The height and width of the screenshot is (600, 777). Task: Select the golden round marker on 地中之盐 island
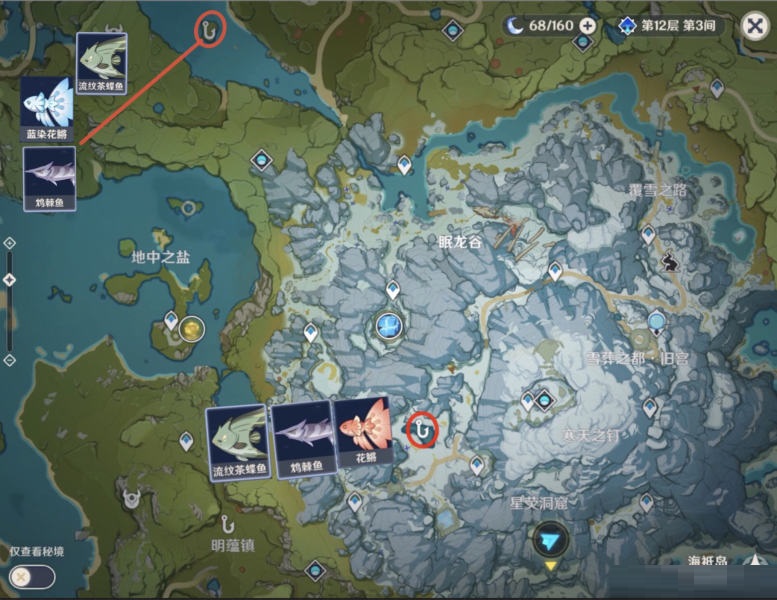[191, 327]
